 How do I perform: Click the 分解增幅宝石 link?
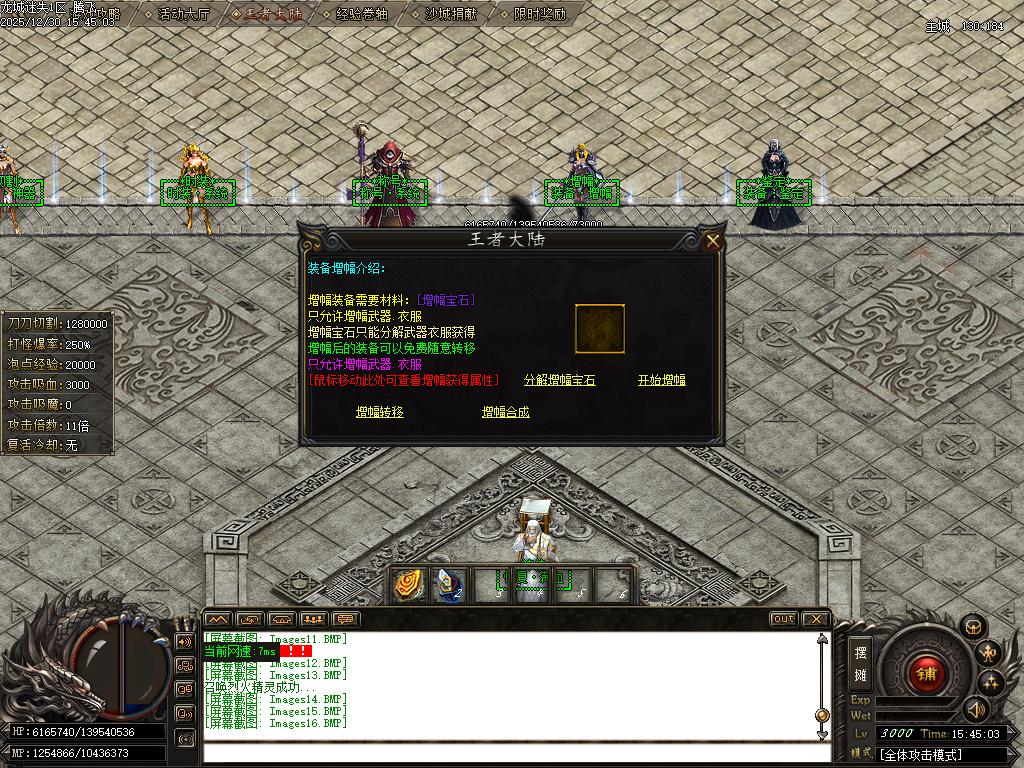click(559, 380)
